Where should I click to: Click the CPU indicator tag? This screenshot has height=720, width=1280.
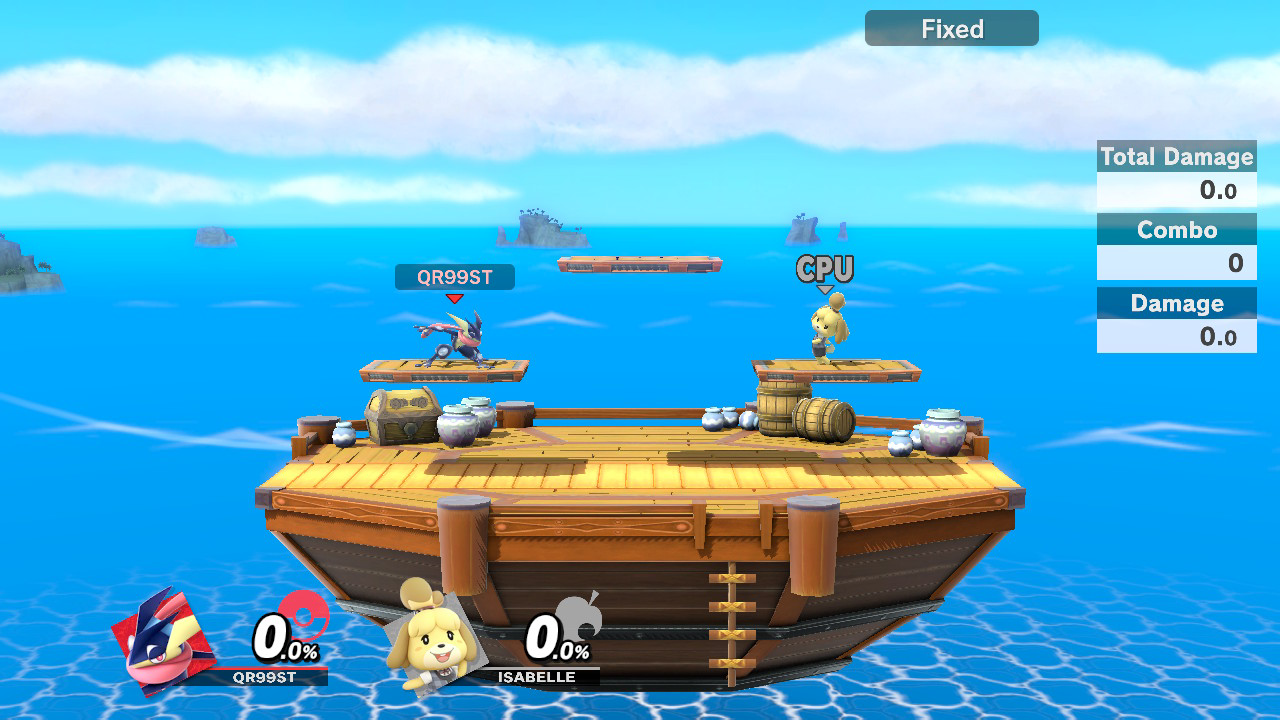coord(825,269)
